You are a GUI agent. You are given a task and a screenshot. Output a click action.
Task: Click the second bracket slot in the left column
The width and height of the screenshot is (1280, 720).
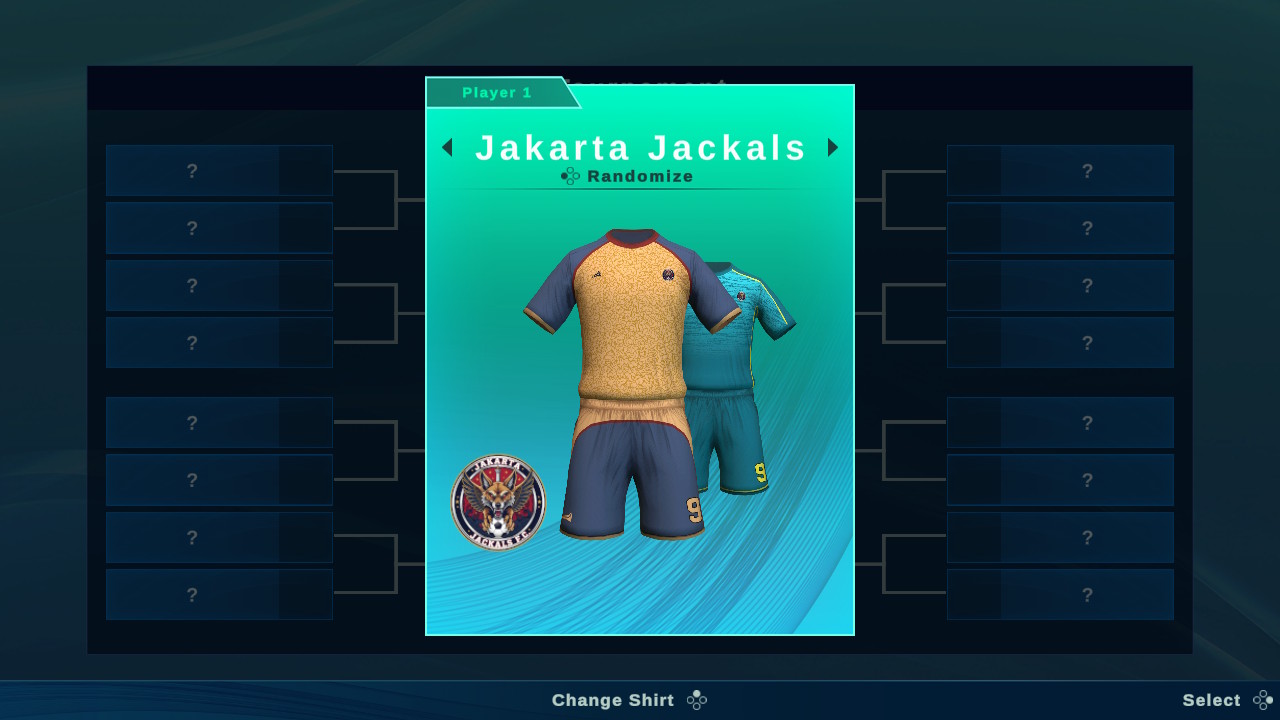[191, 228]
